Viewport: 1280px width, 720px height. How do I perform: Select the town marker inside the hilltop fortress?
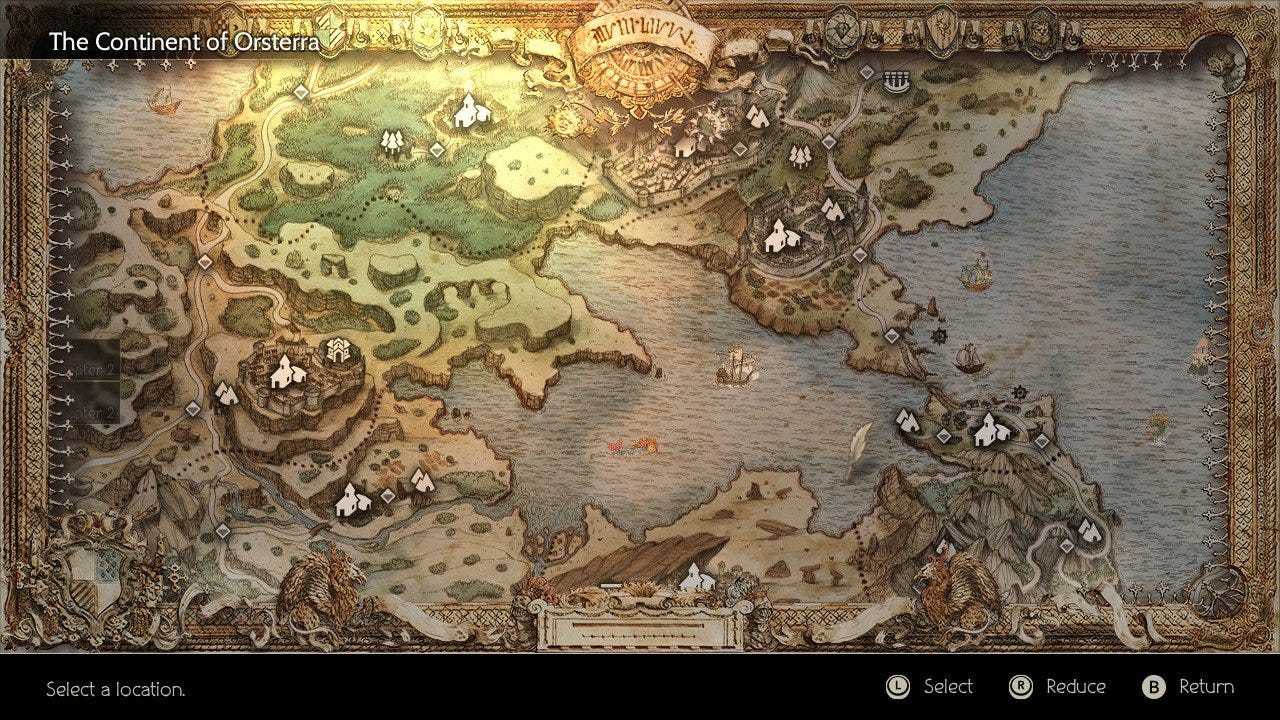tap(285, 372)
